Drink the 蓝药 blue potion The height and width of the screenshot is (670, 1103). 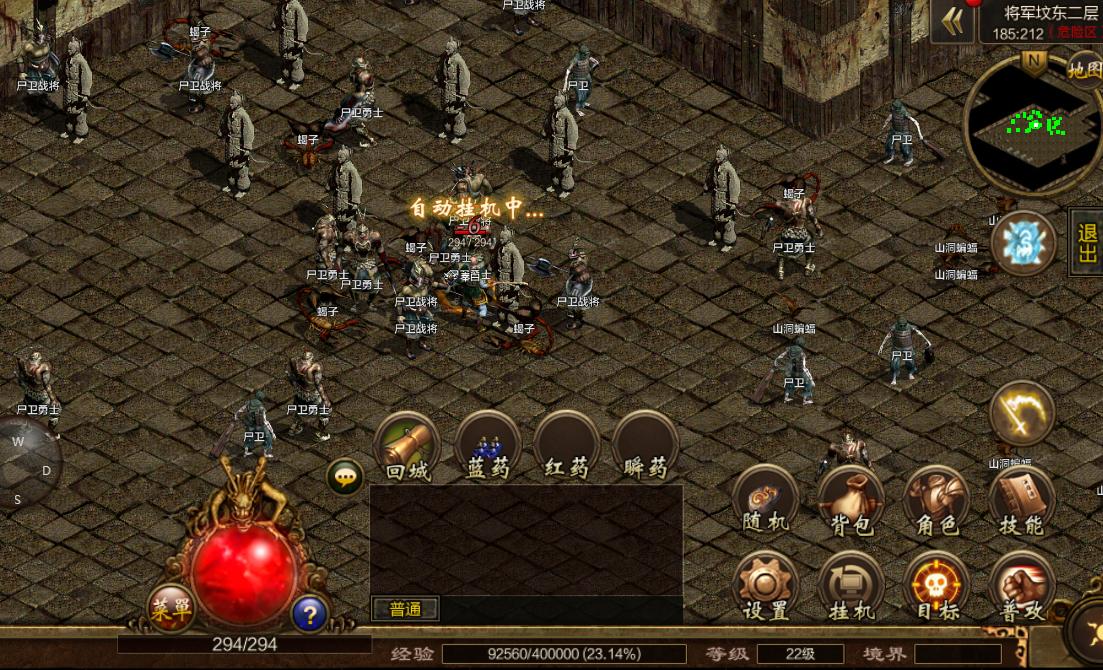[488, 445]
